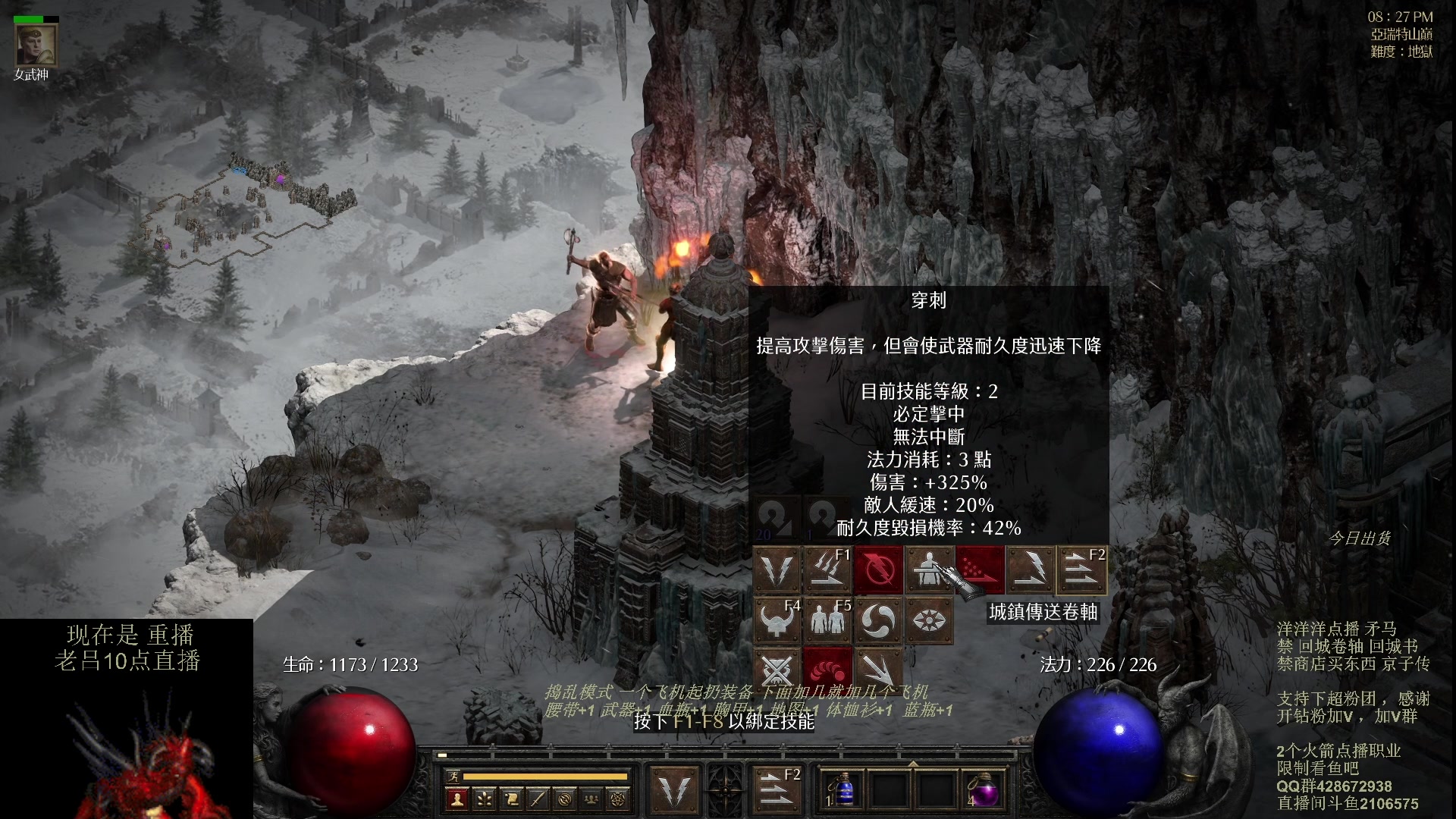Select the F4 horned helmet Valkyrie skill
The image size is (1456, 819).
pyautogui.click(x=777, y=620)
